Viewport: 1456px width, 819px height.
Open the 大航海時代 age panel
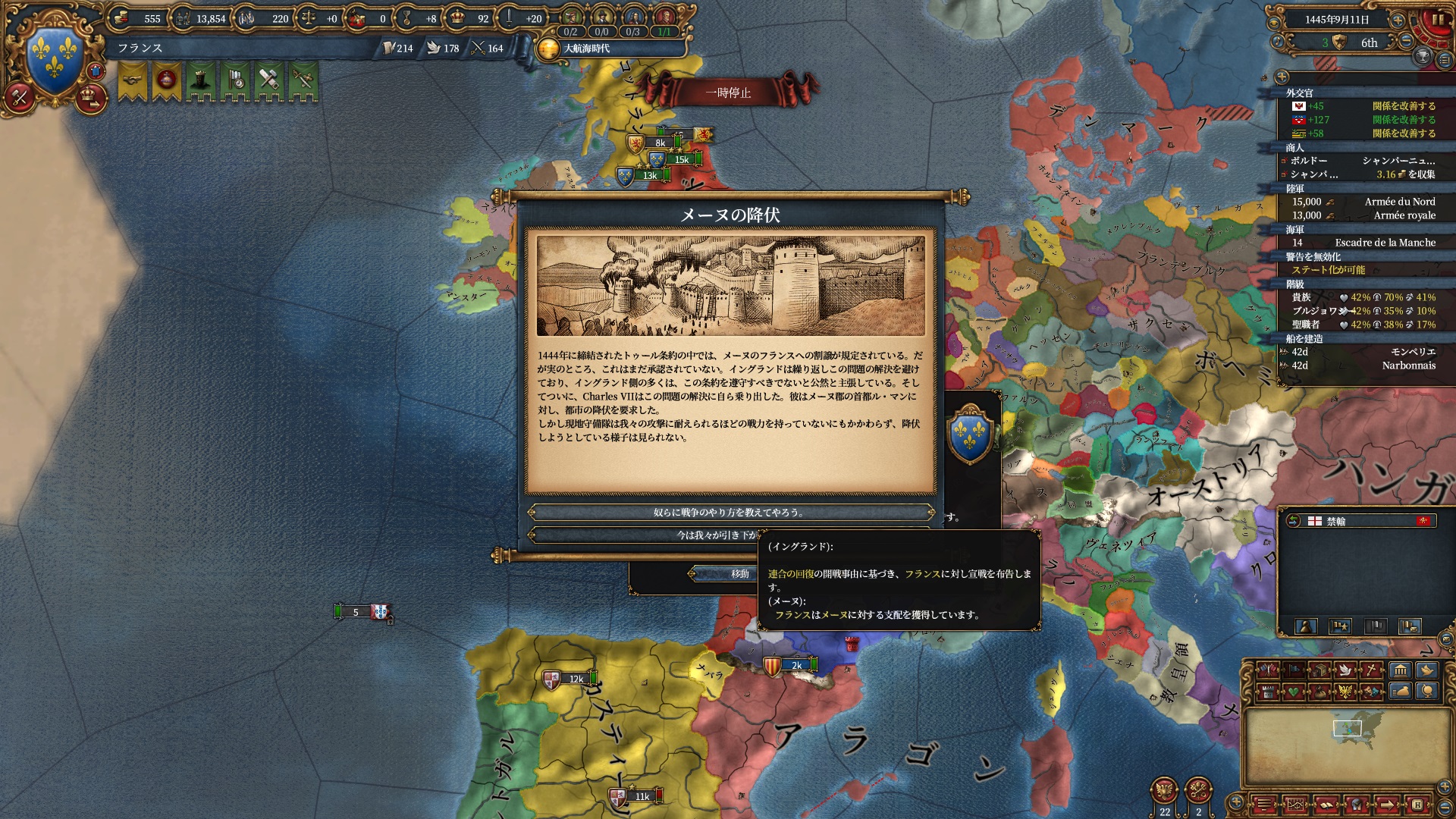[x=587, y=49]
